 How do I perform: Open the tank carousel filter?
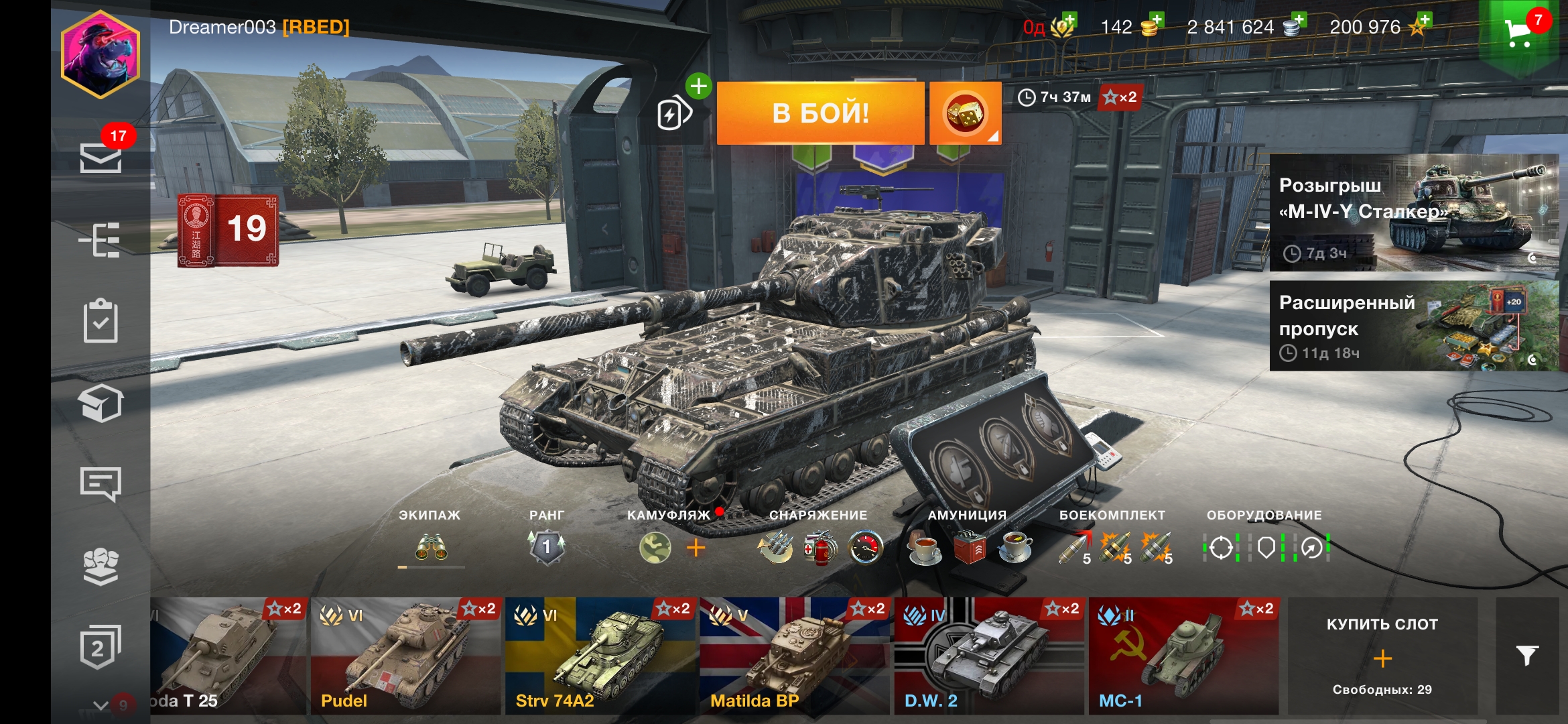click(1527, 656)
